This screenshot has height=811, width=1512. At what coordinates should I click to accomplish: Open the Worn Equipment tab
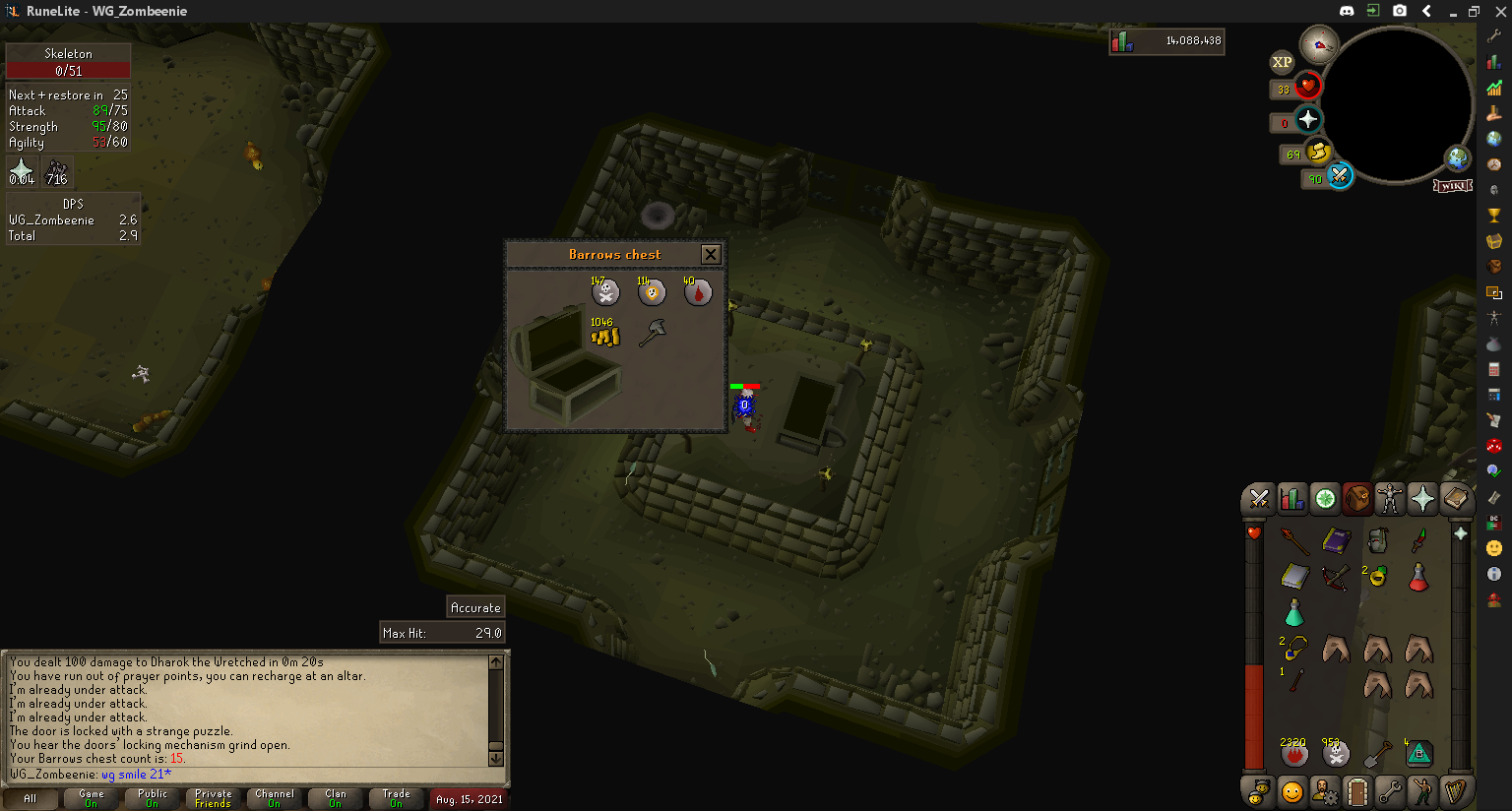[x=1389, y=499]
